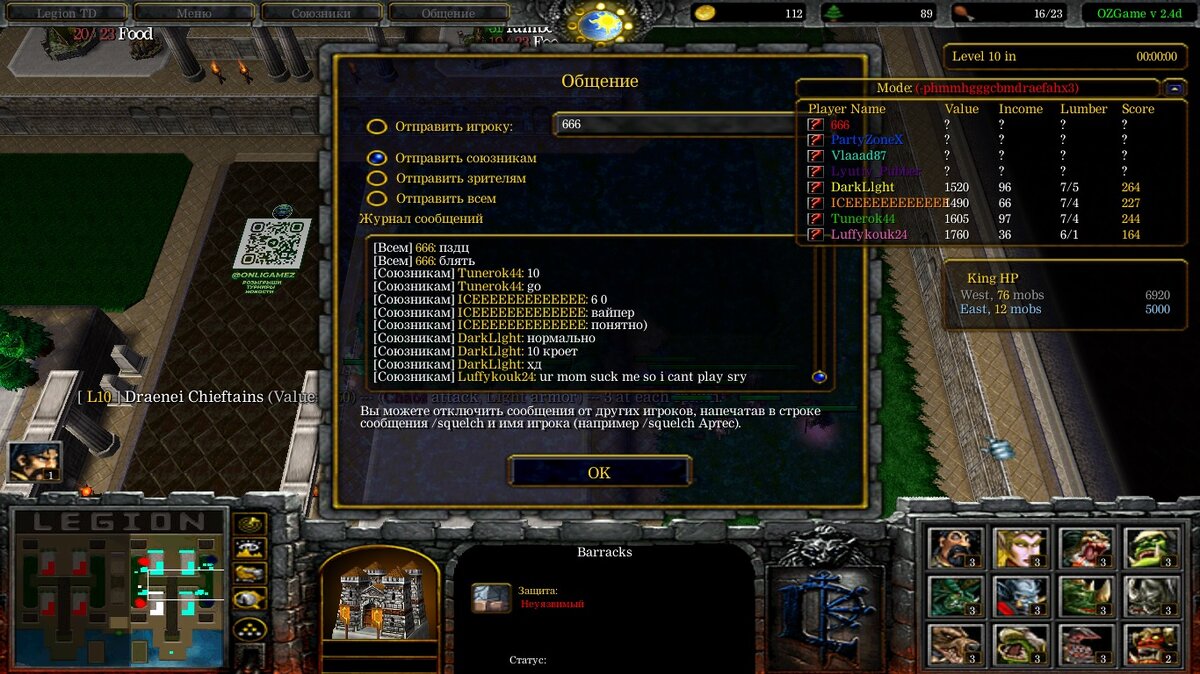Open the Союзники allies menu
This screenshot has width=1200, height=674.
tap(321, 14)
